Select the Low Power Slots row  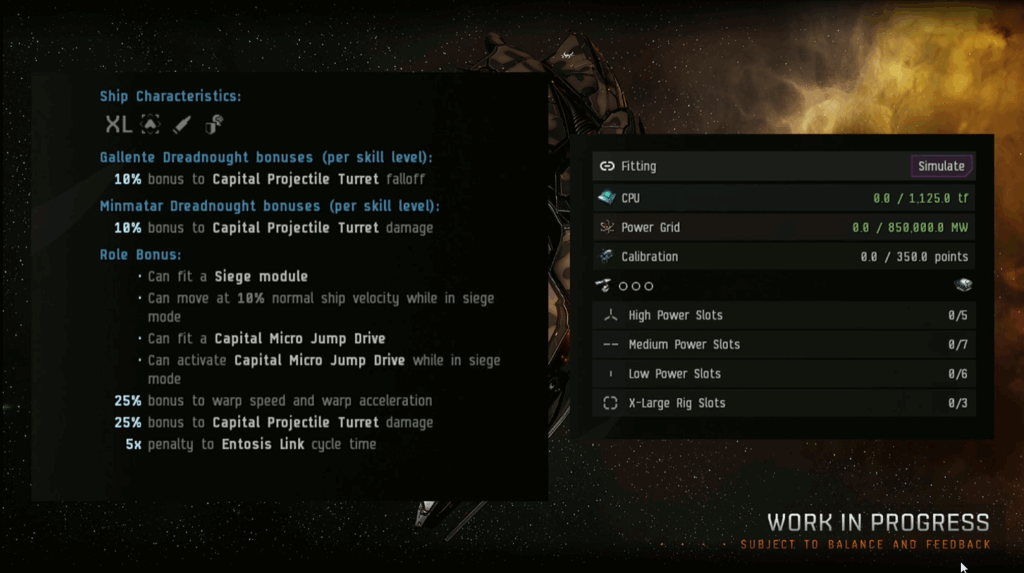coord(783,374)
